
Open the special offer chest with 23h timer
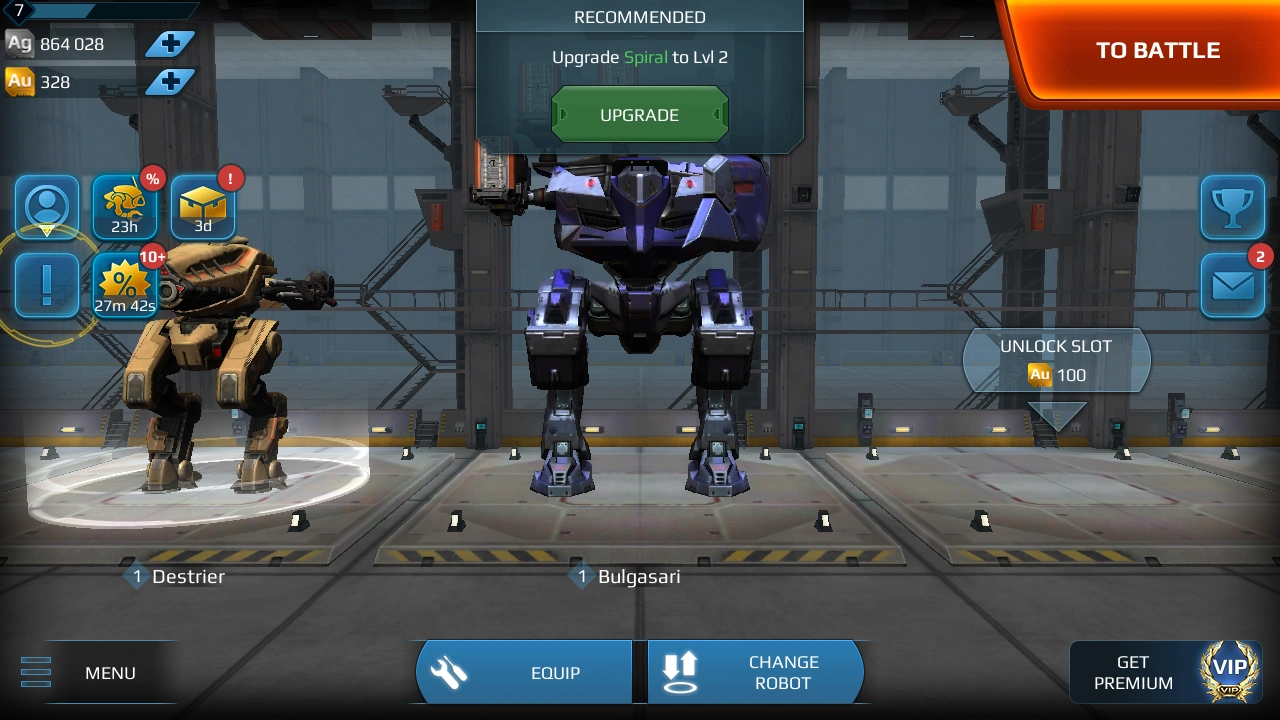tap(124, 207)
